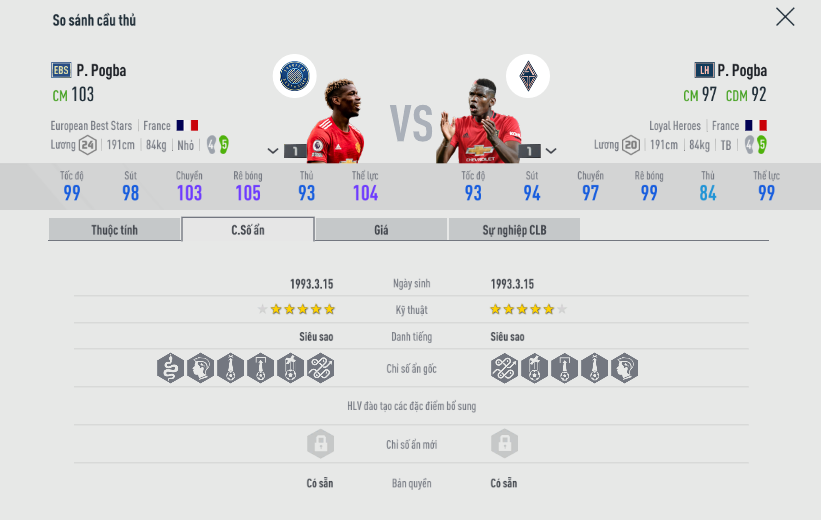821x520 pixels.
Task: Show the Sự nghiệp CLB tab
Action: 514,230
